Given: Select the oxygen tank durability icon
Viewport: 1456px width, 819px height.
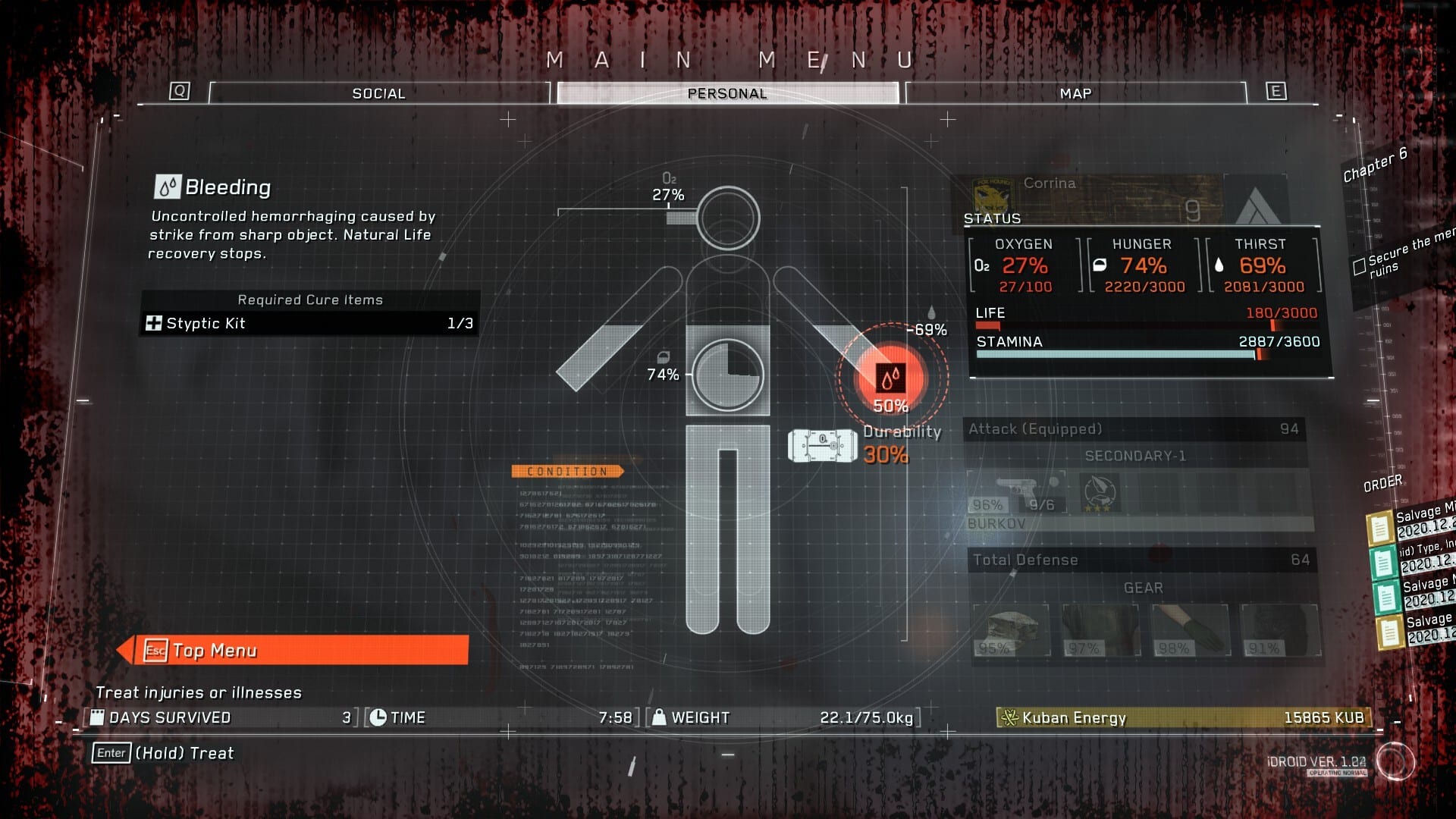Looking at the screenshot, I should 822,446.
